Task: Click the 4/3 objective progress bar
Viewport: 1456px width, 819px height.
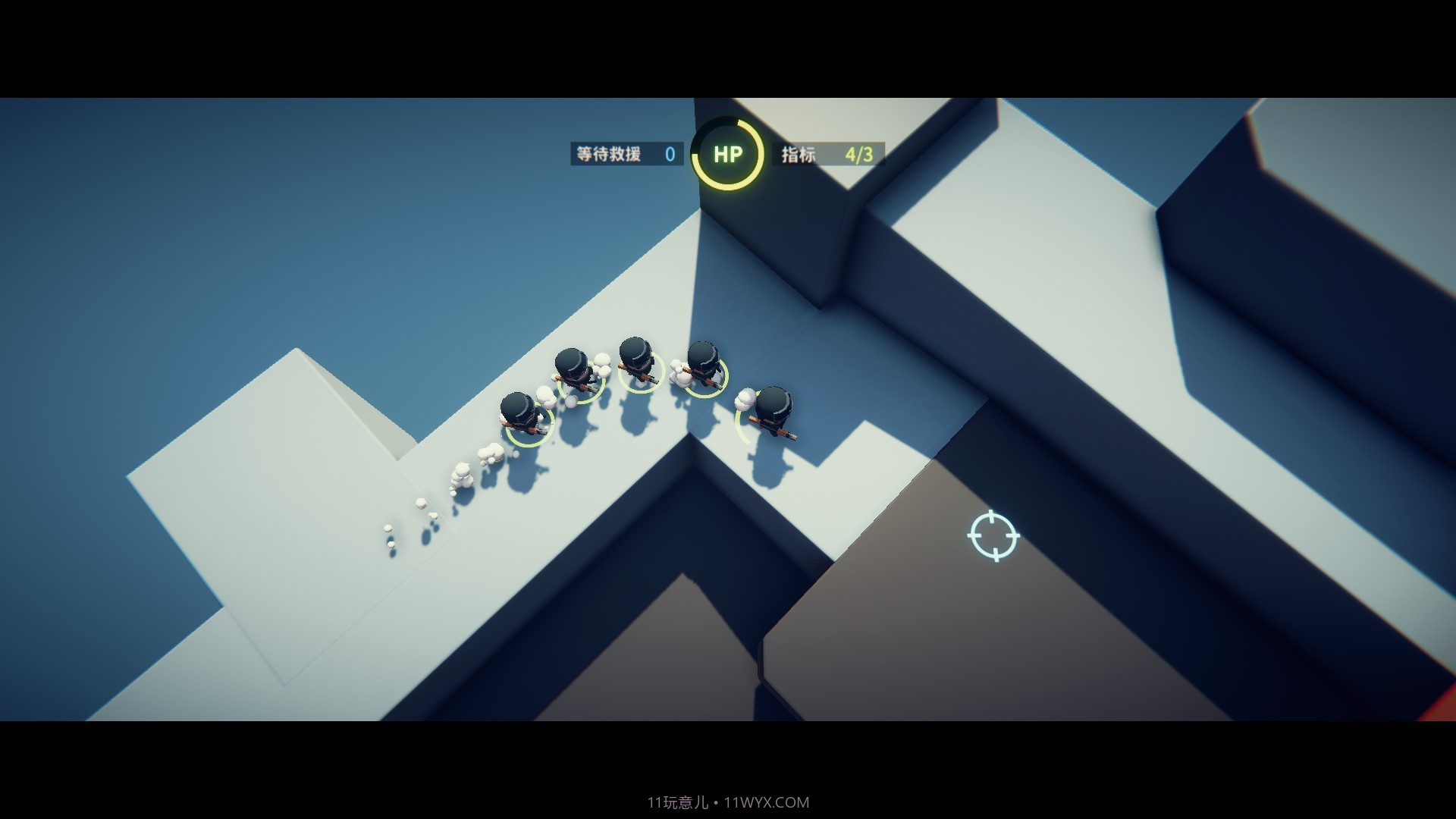Action: coord(860,154)
